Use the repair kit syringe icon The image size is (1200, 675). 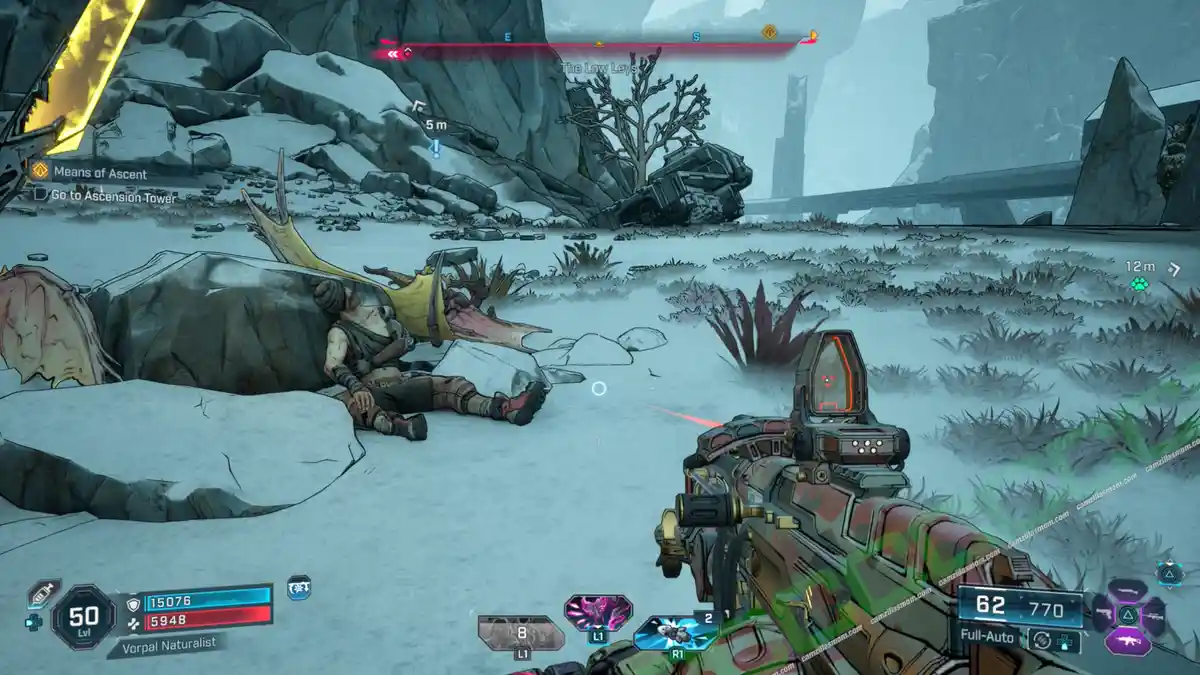tap(41, 591)
